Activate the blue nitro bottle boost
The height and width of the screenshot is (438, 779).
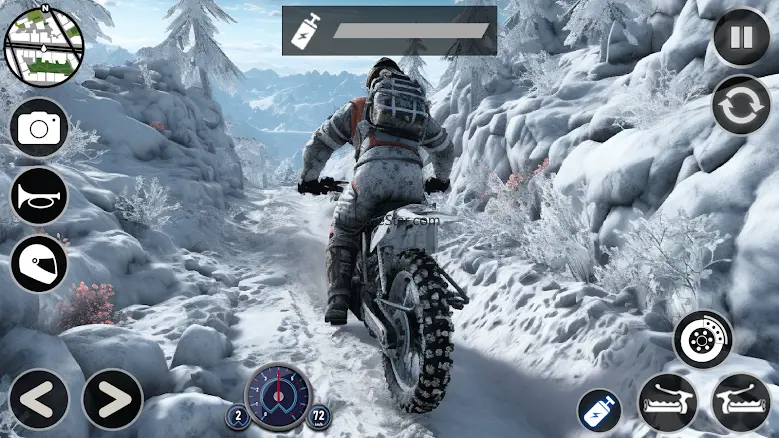click(x=599, y=410)
